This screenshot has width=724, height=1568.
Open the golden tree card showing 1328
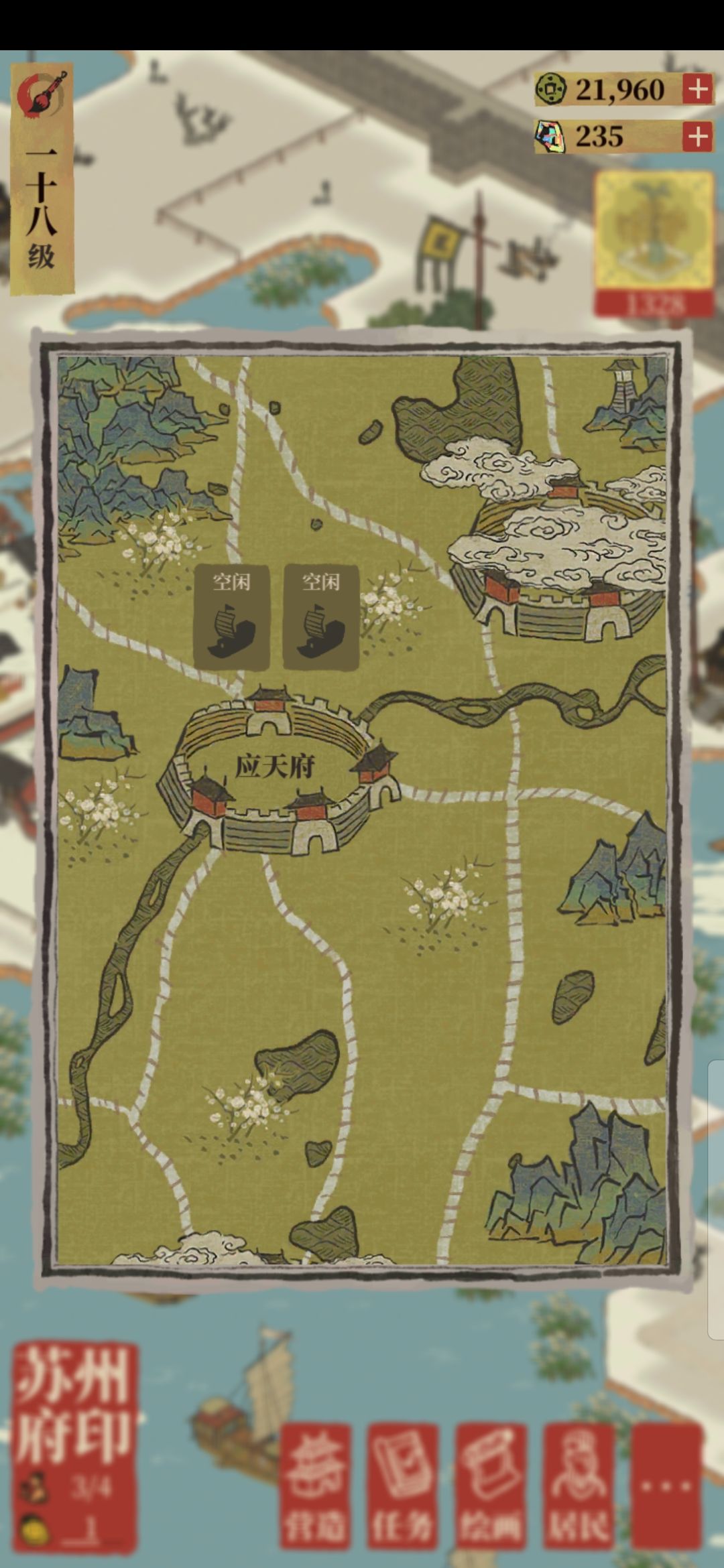(x=654, y=243)
